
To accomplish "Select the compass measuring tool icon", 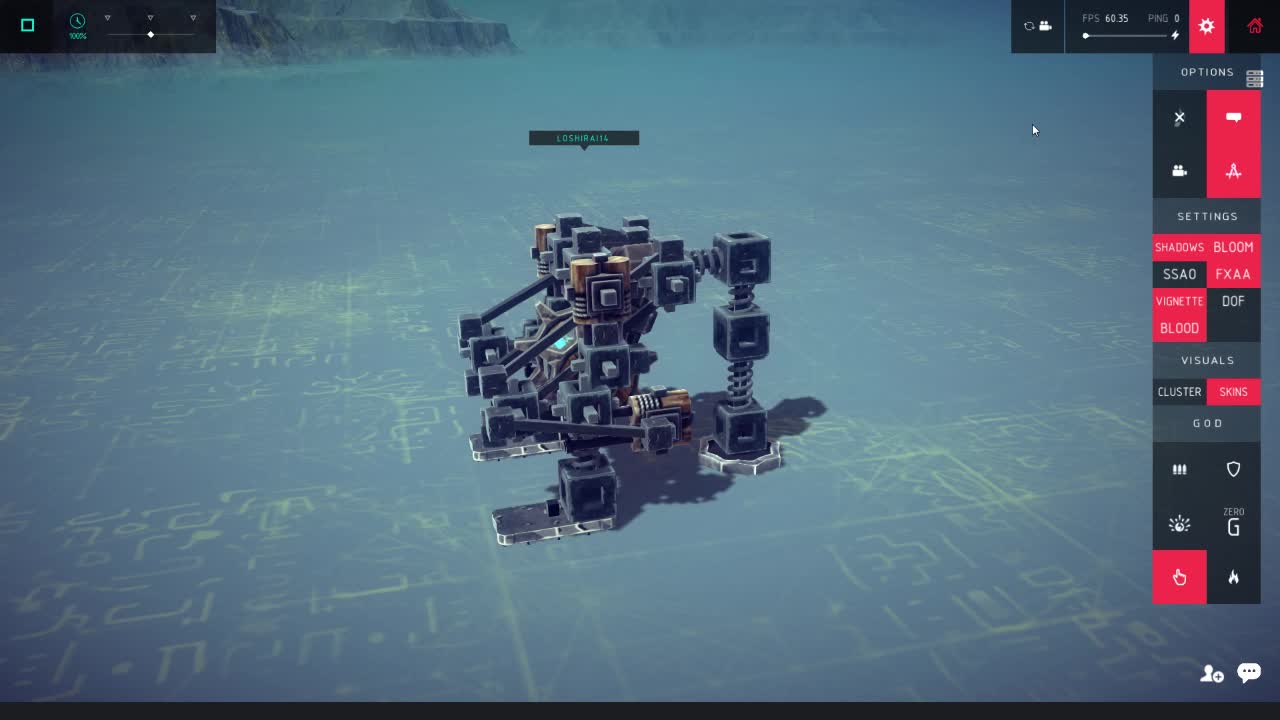I will coord(1234,171).
